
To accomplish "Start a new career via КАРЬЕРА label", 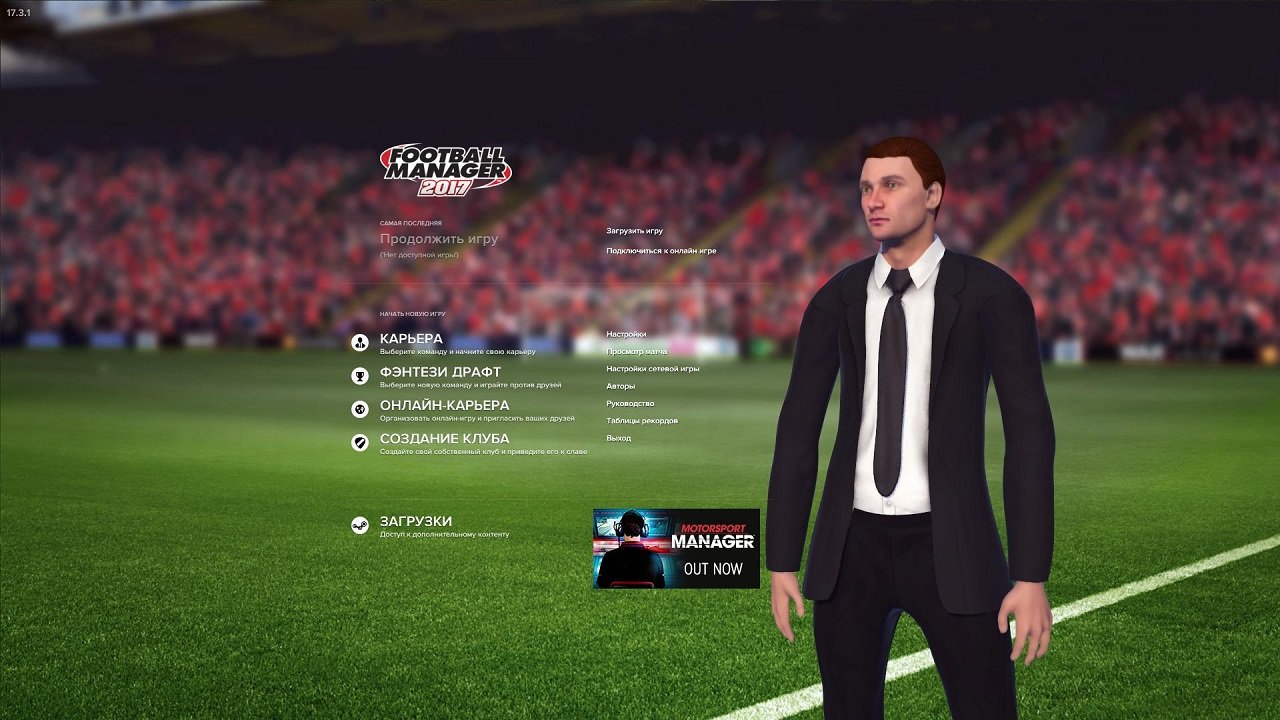I will coord(412,337).
